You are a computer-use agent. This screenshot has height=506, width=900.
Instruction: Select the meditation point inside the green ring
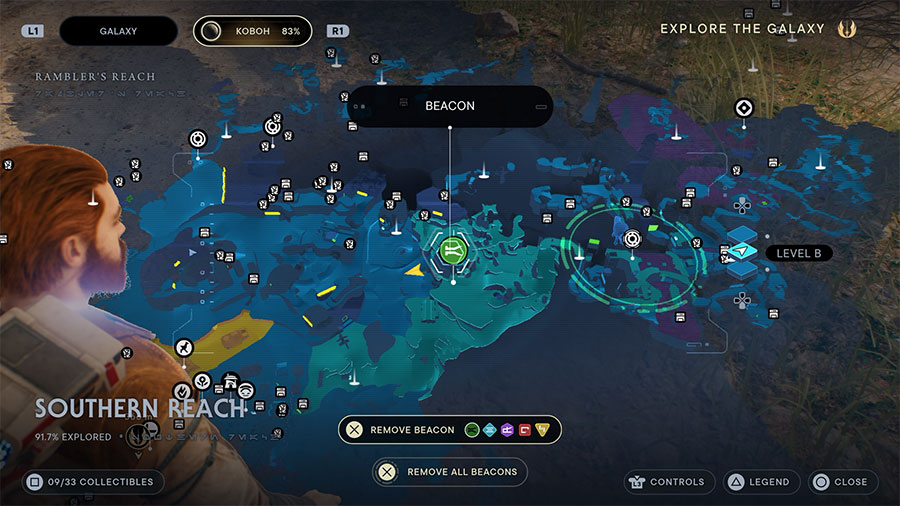click(632, 239)
